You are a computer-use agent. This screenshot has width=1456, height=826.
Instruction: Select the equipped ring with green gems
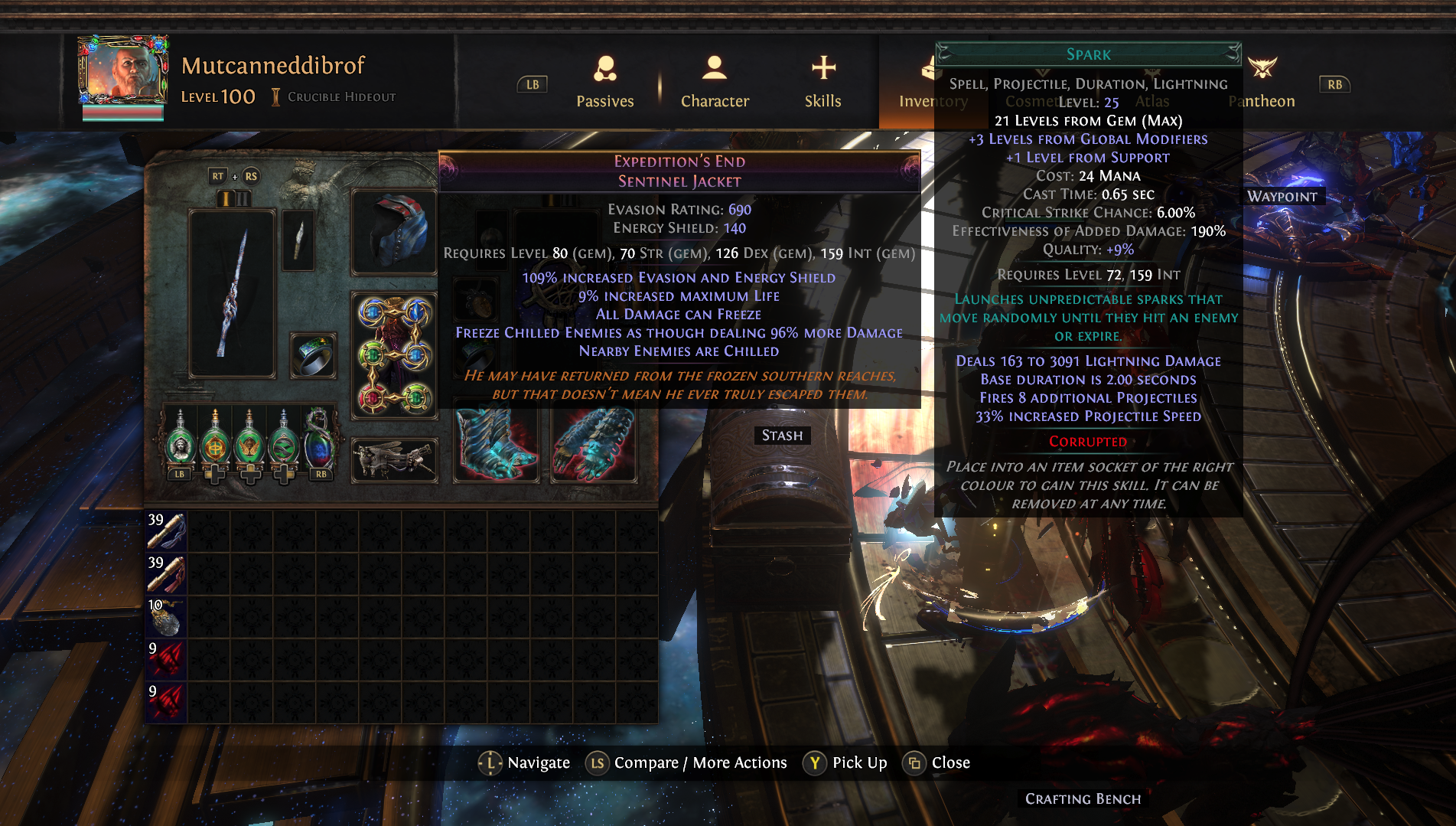pyautogui.click(x=314, y=356)
